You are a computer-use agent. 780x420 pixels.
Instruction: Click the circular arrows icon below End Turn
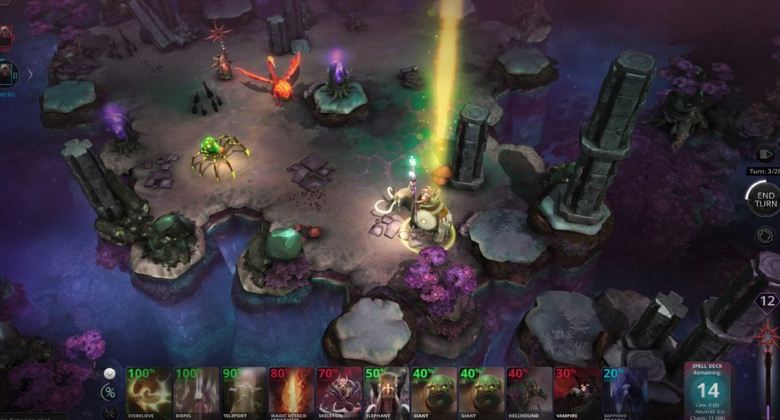(766, 236)
